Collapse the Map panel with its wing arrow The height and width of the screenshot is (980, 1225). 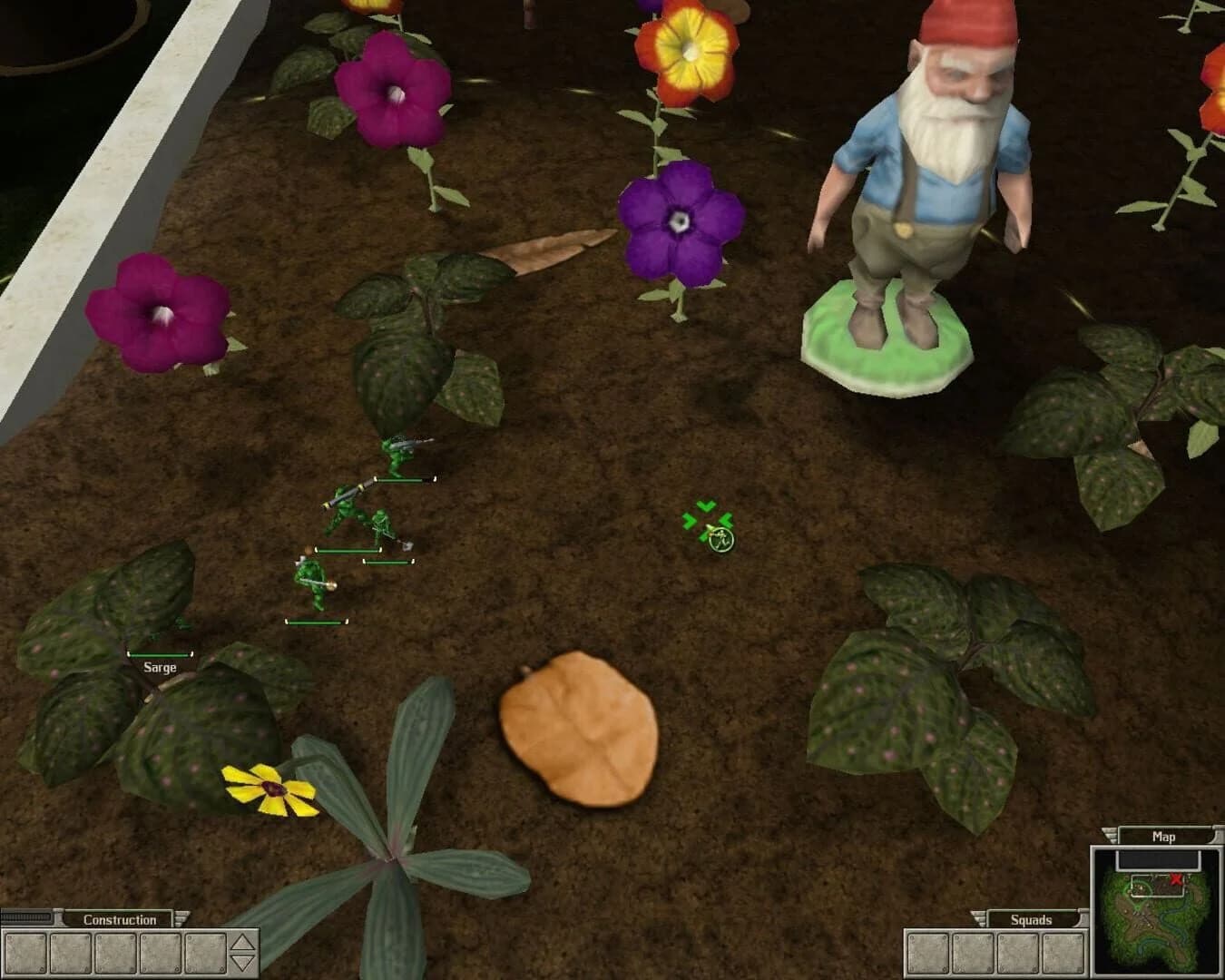click(x=1109, y=836)
